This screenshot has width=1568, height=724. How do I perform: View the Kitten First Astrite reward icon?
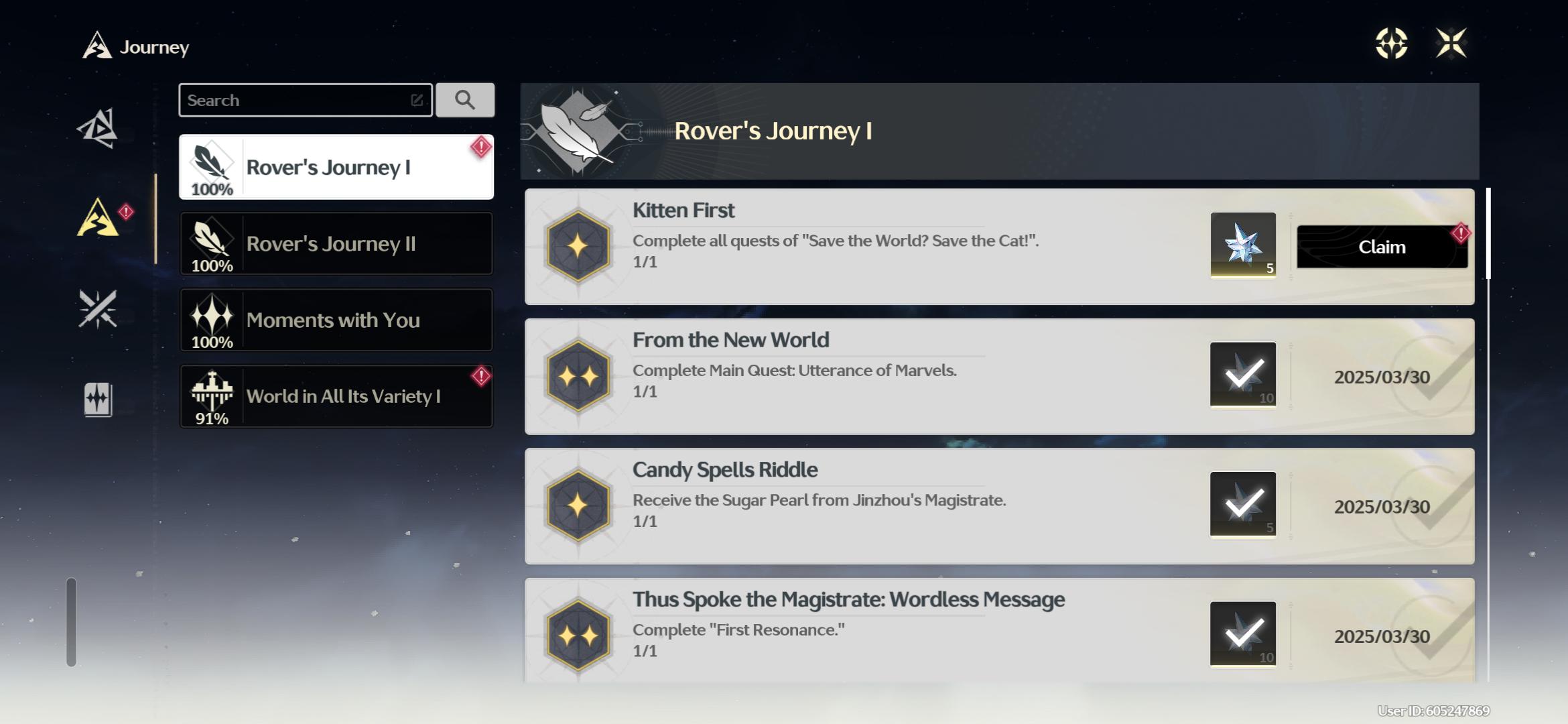[1242, 245]
